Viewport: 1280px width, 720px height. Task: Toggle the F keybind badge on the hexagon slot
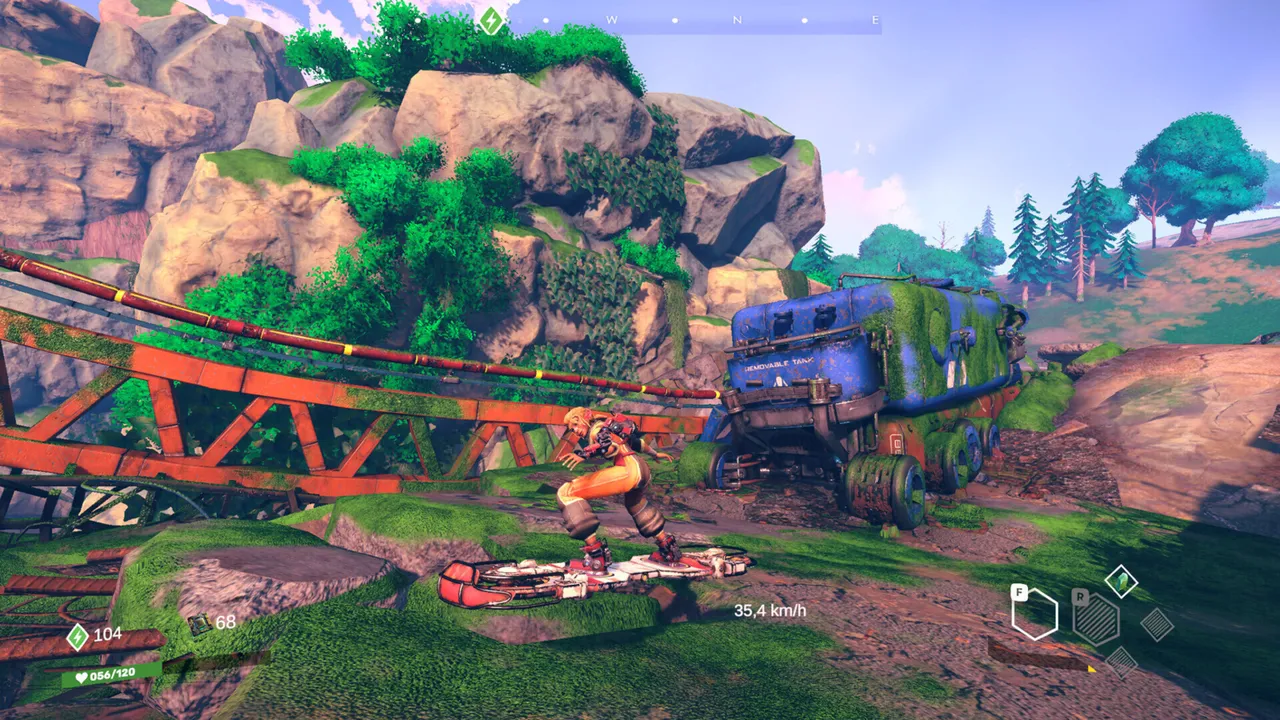[x=1019, y=592]
